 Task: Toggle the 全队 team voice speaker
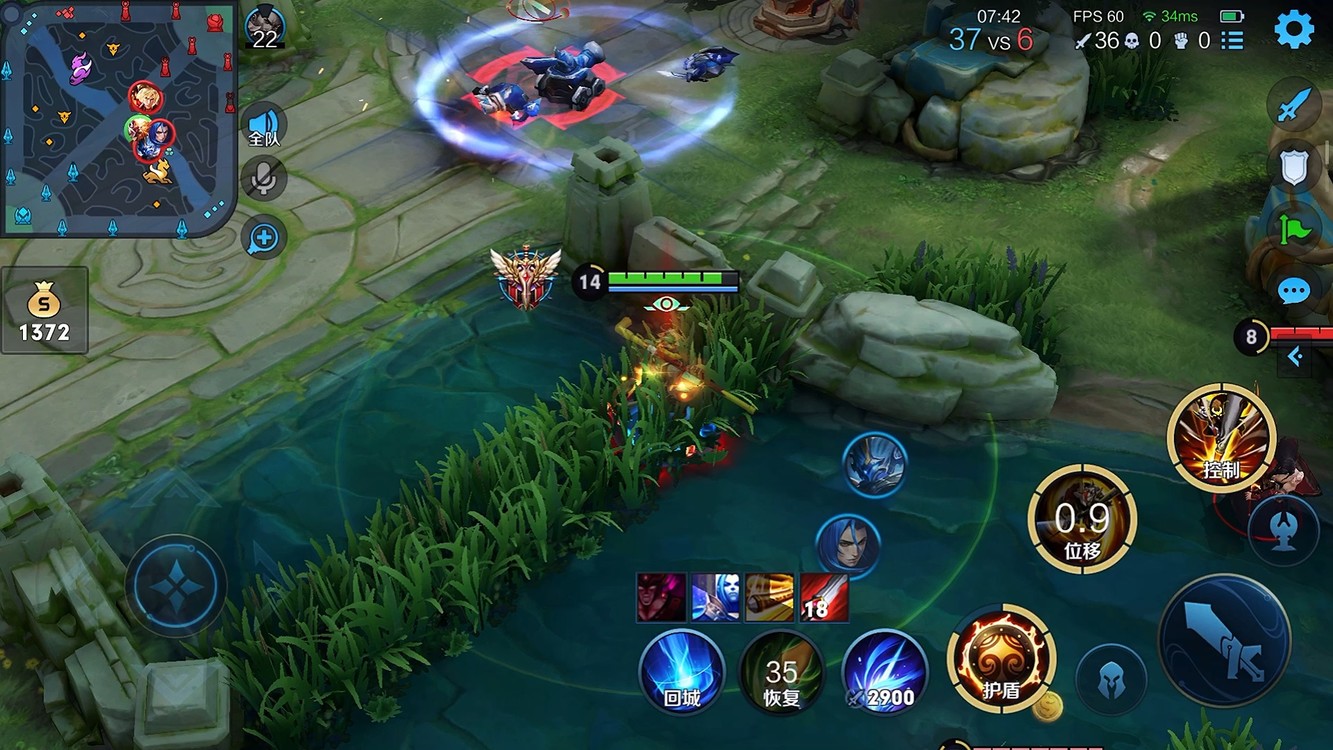click(264, 126)
